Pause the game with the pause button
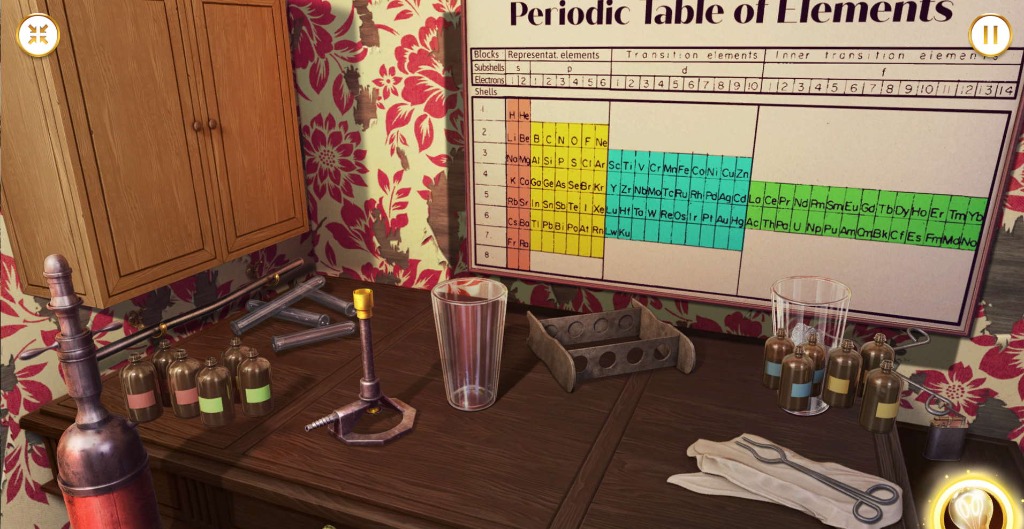Viewport: 1024px width, 529px height. [989, 36]
